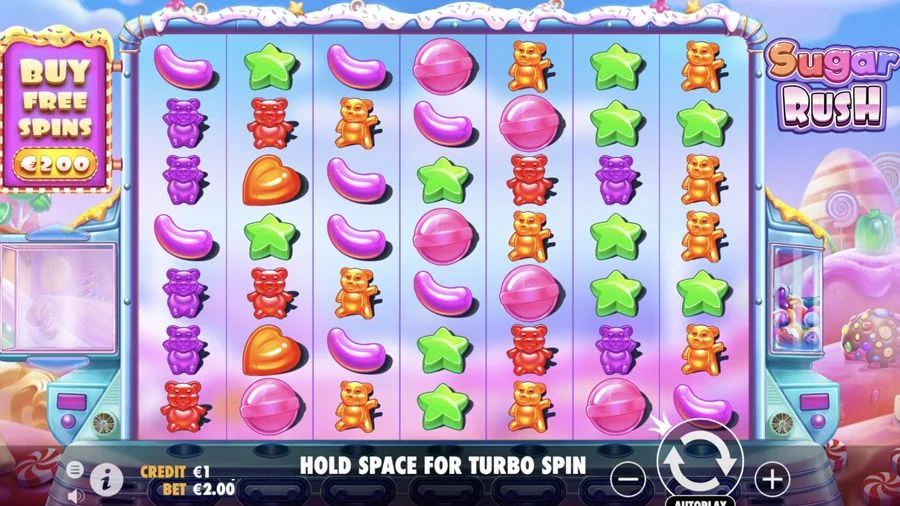This screenshot has height=506, width=900.
Task: Decrease the bet with the minus button
Action: coord(627,479)
